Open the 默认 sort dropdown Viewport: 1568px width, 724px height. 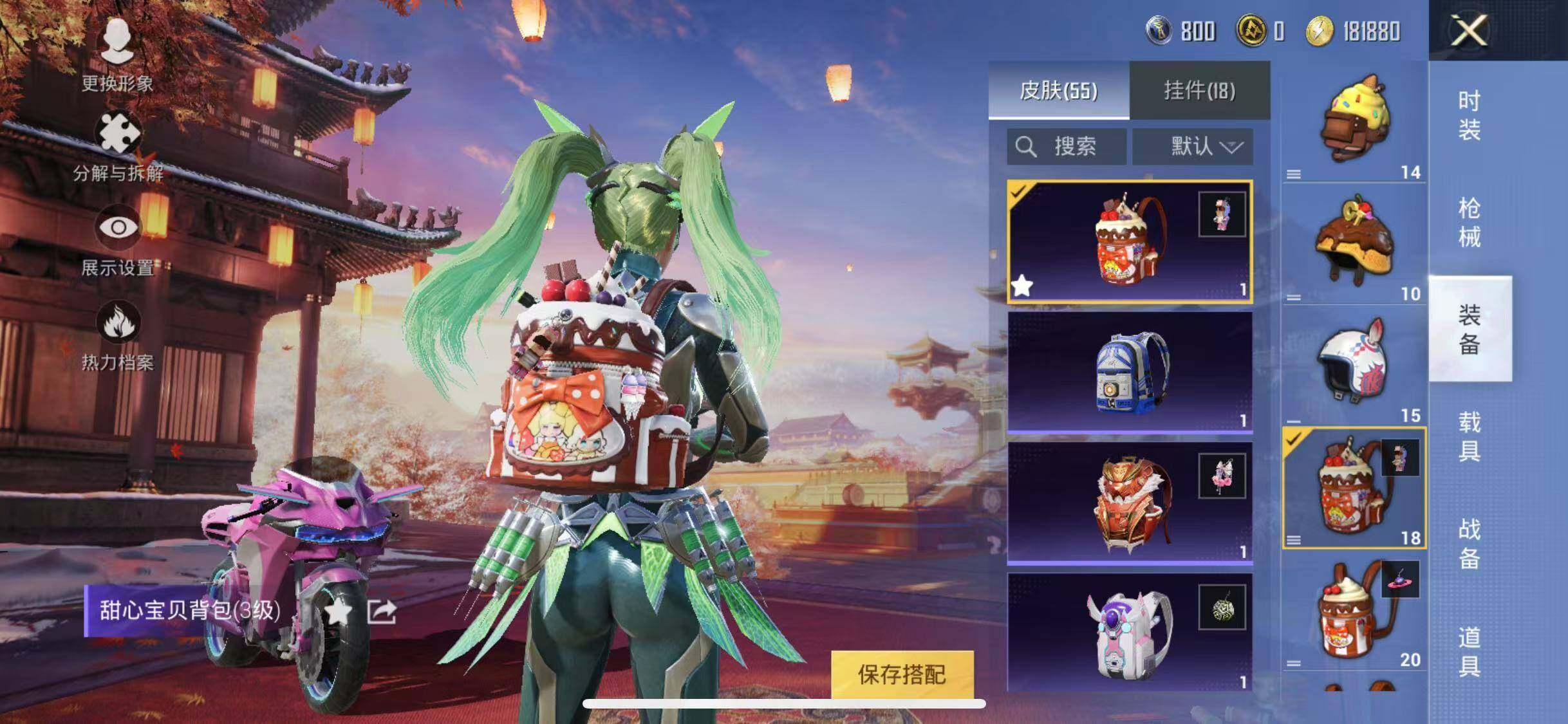[x=1193, y=147]
